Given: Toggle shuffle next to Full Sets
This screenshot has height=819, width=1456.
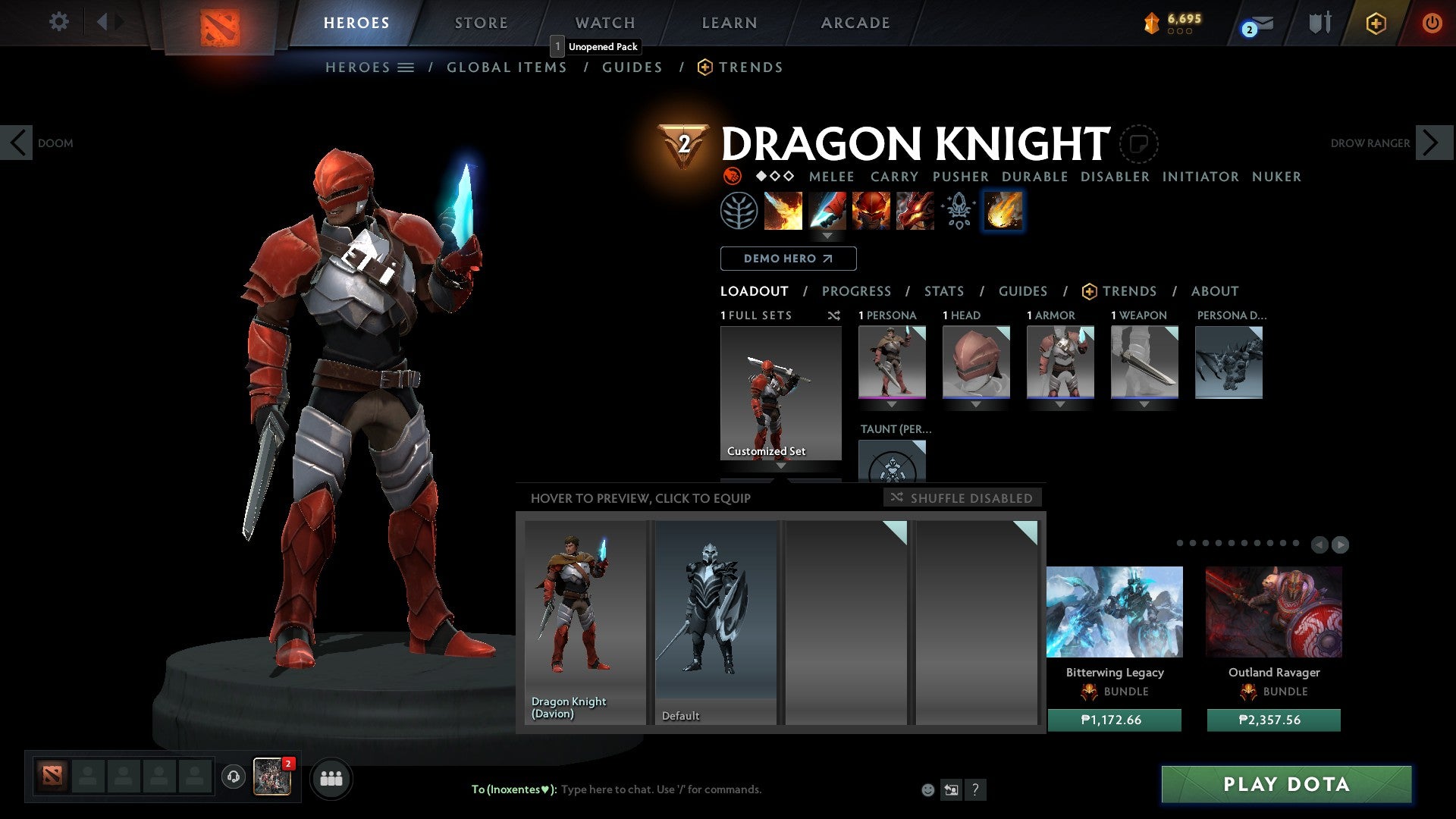Looking at the screenshot, I should click(834, 315).
